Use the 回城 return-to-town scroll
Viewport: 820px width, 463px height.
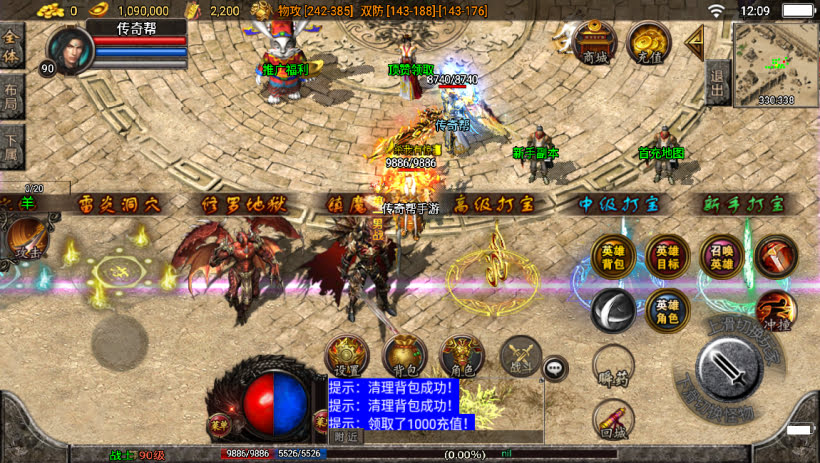pyautogui.click(x=612, y=419)
